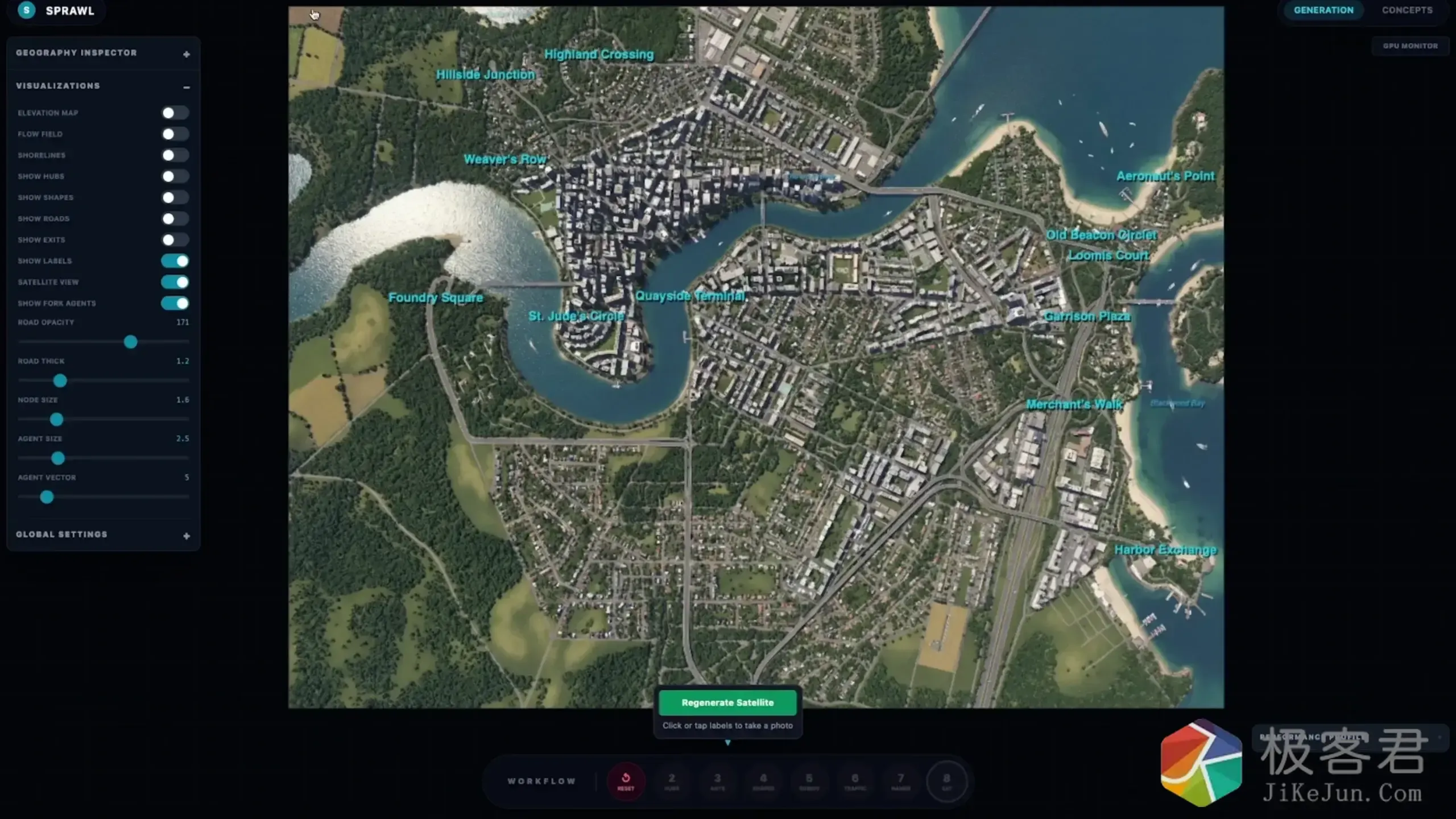This screenshot has height=819, width=1456.
Task: Toggle Shorelines on
Action: (175, 155)
